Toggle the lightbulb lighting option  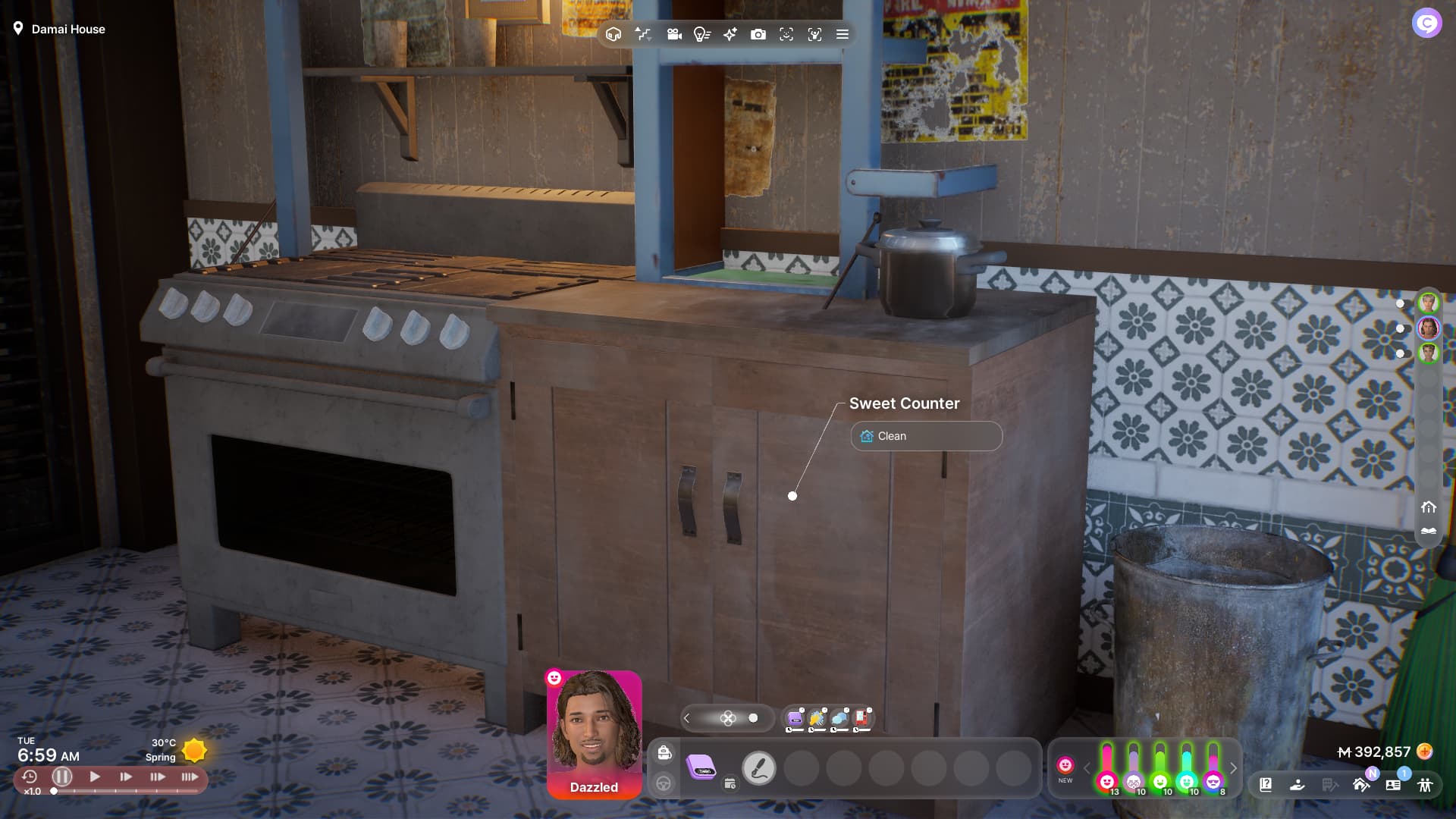(x=701, y=34)
